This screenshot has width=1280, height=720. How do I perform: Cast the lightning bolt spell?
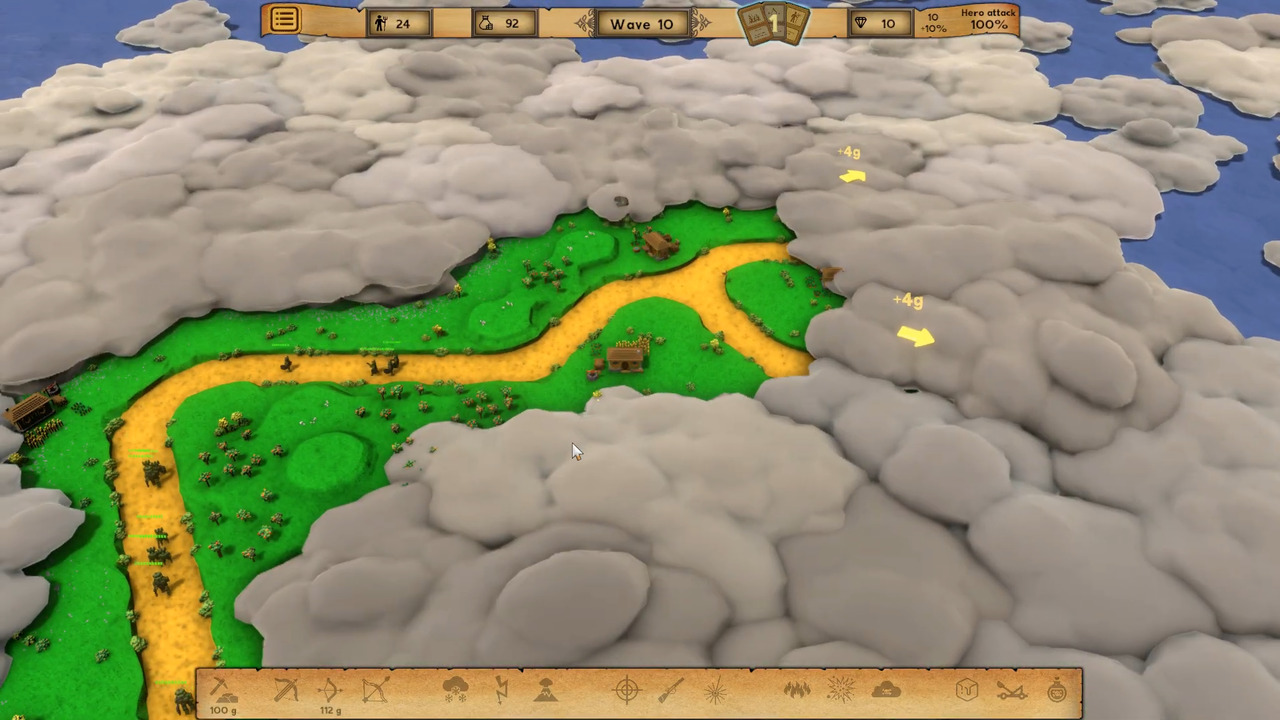(x=502, y=689)
